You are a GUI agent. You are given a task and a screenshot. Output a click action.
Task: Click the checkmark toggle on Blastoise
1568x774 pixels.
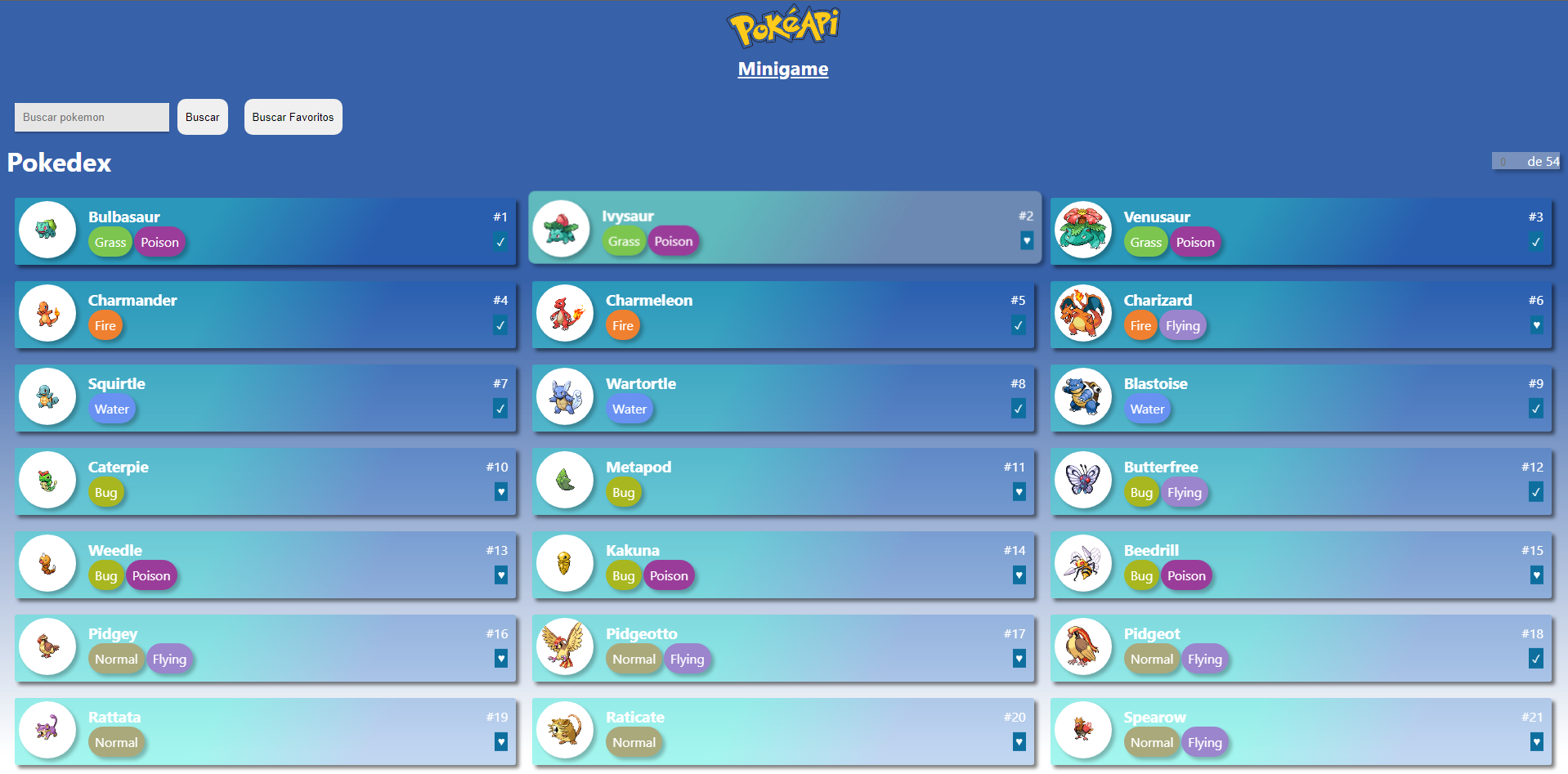[1536, 409]
